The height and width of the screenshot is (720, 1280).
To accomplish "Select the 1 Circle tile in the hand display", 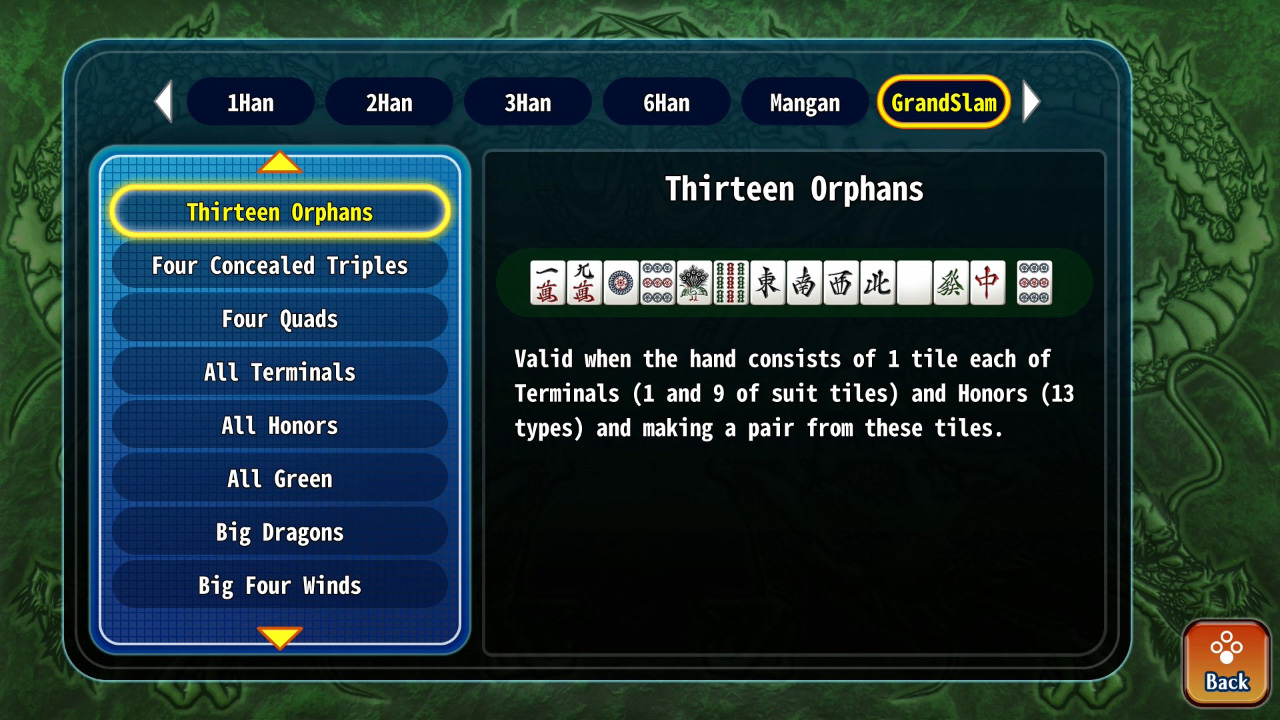I will (622, 283).
